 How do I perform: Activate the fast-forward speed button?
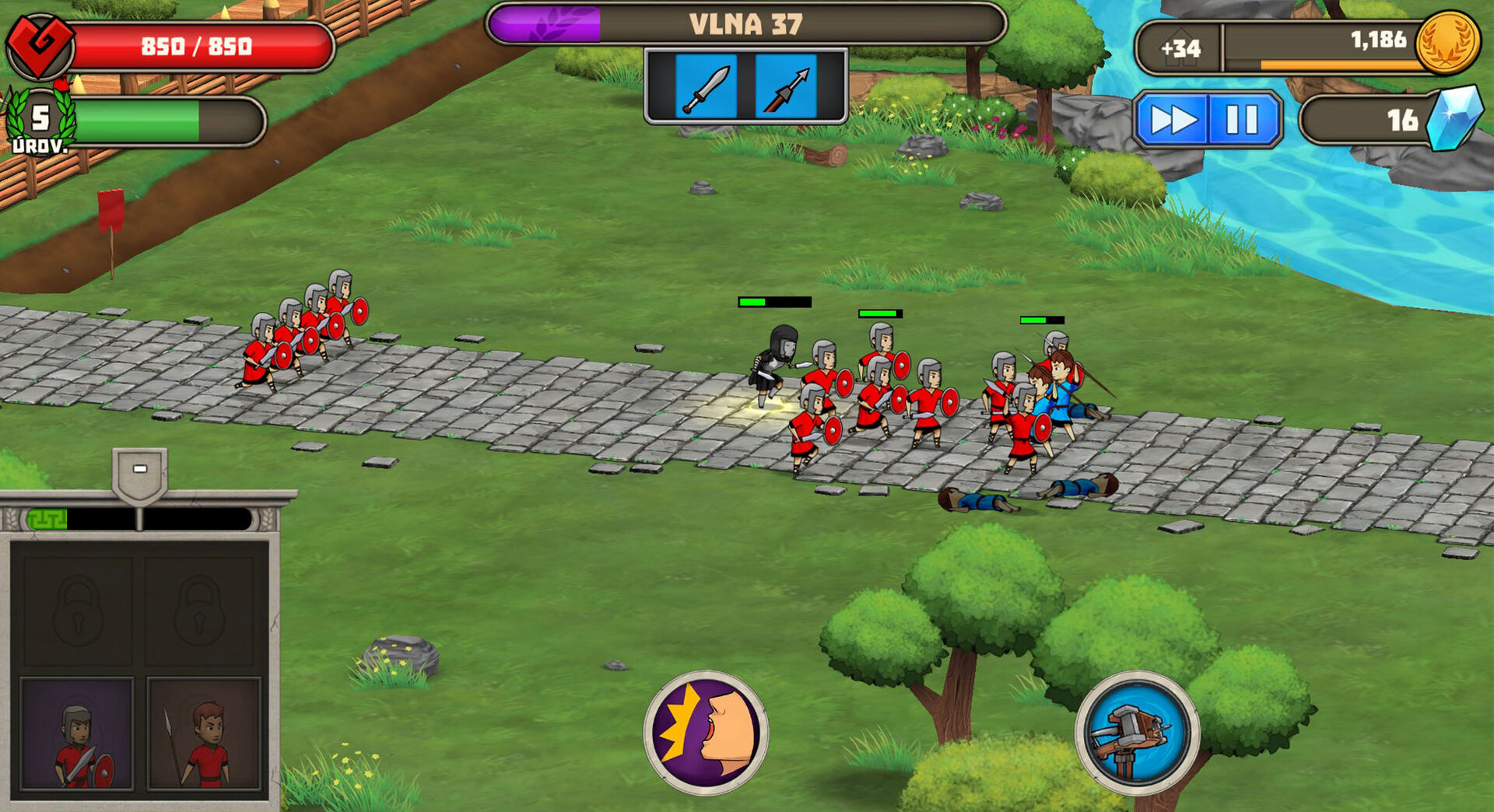pyautogui.click(x=1173, y=120)
